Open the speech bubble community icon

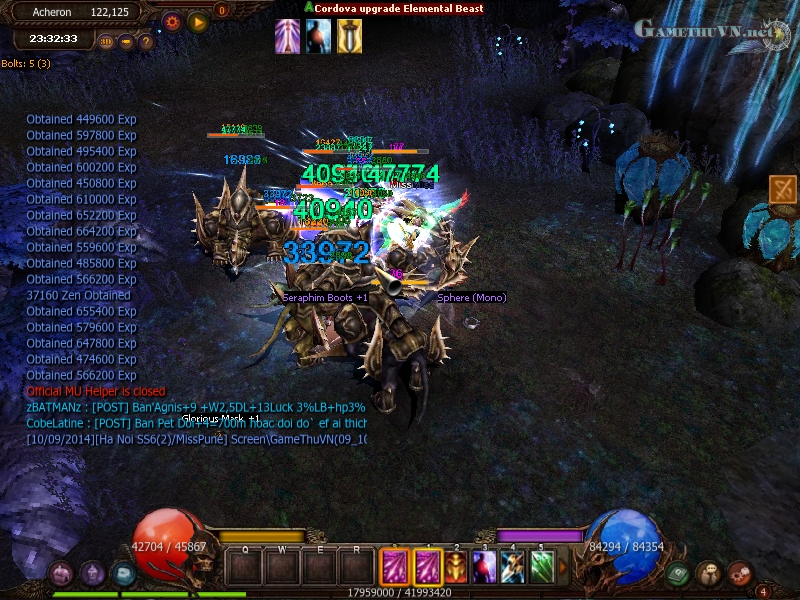(709, 574)
